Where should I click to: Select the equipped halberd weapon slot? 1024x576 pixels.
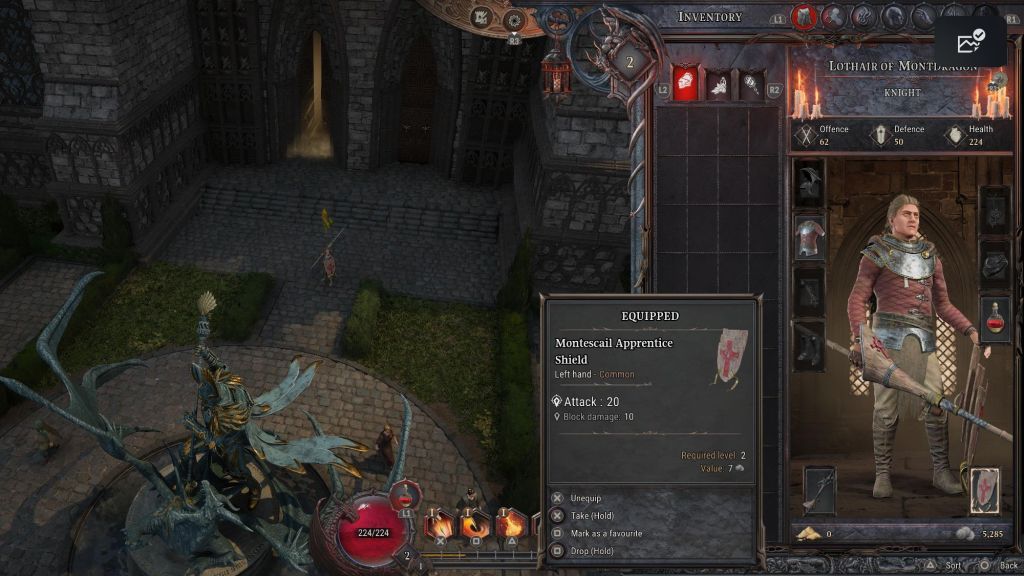tap(819, 490)
